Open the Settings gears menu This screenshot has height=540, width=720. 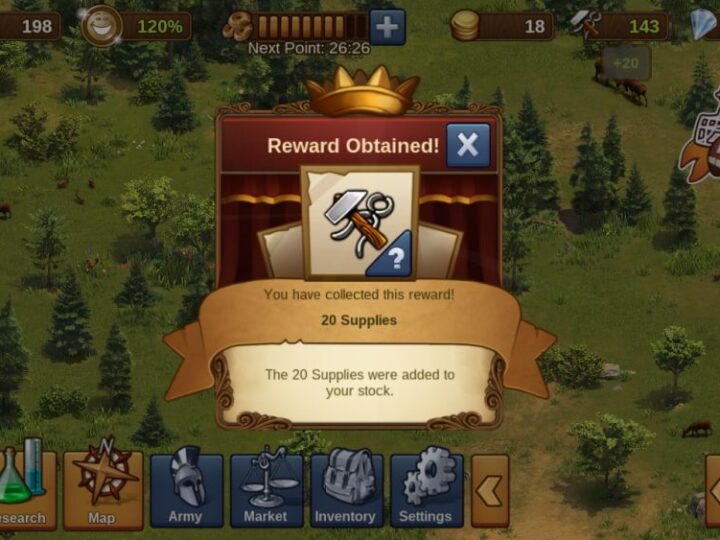[x=426, y=490]
